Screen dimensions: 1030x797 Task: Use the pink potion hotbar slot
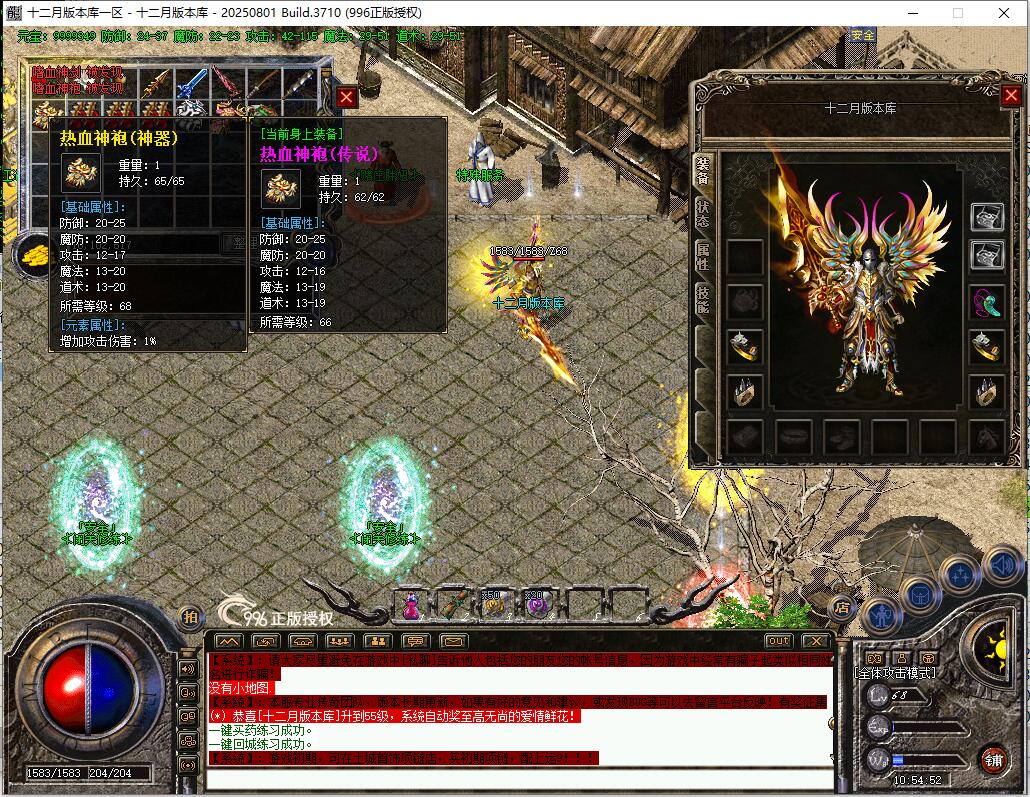point(410,604)
